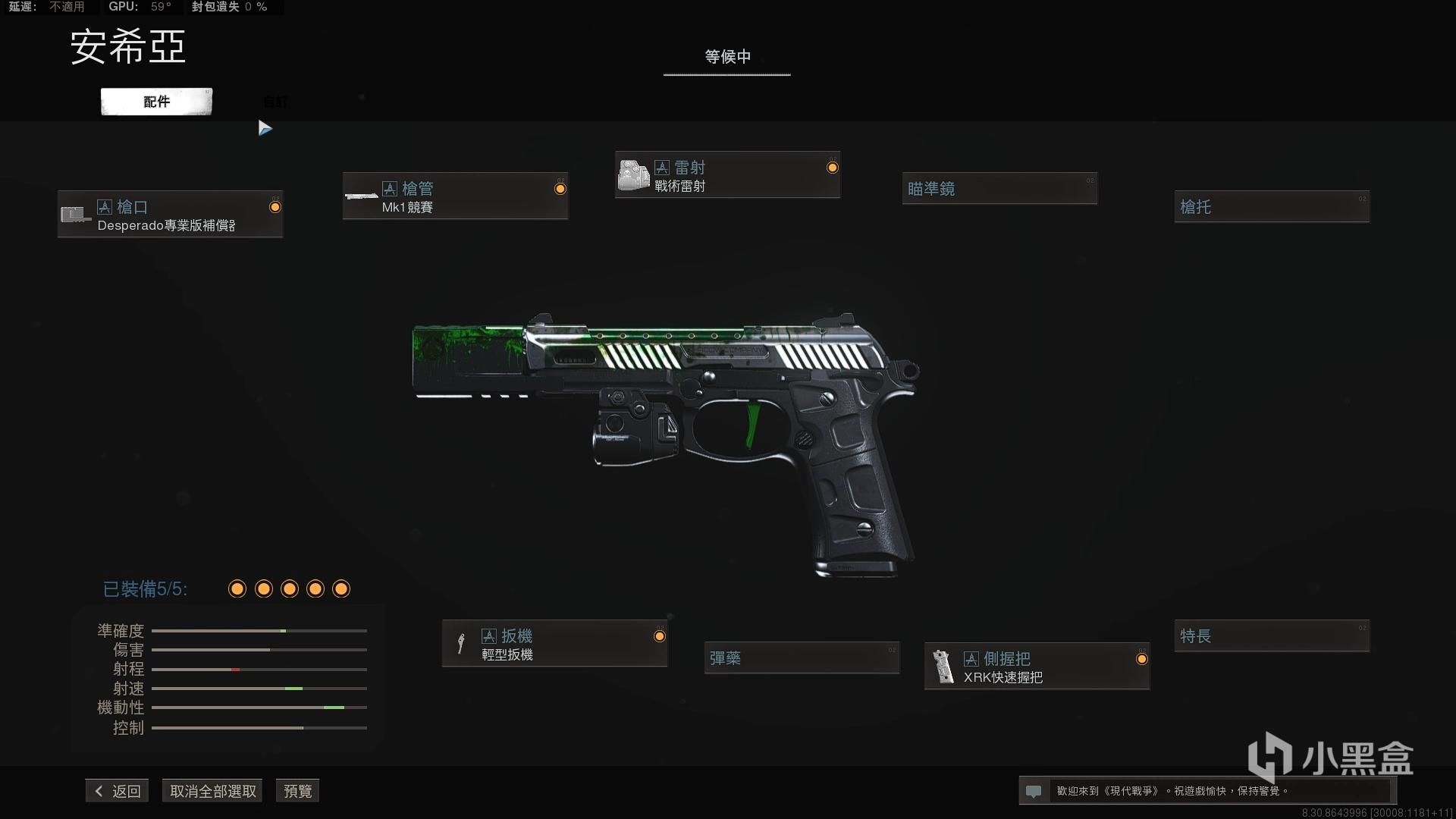Switch to the 配件 attachments tab
Viewport: 1456px width, 819px height.
click(x=156, y=102)
